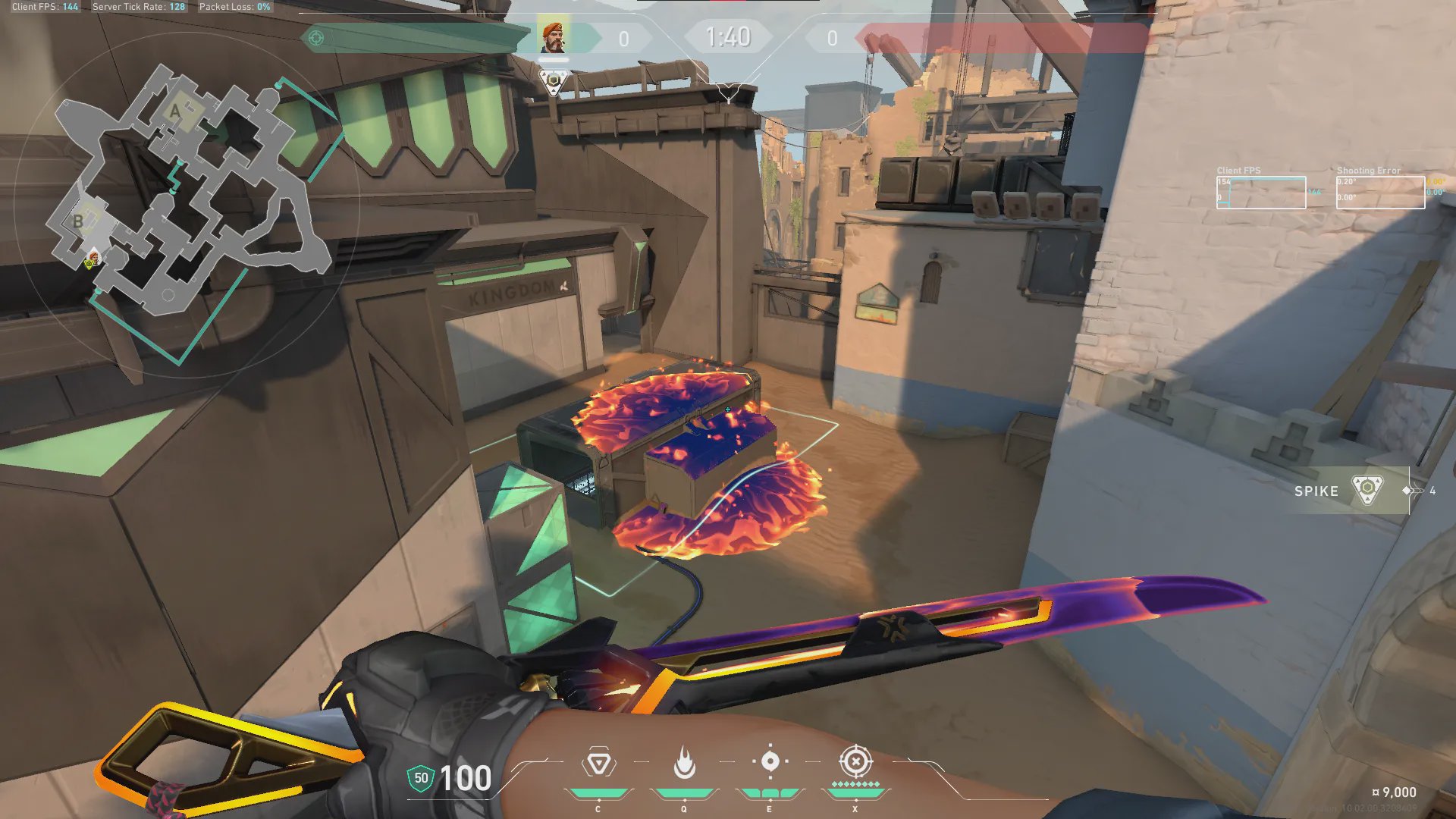Screen dimensions: 1456x819
Task: Select the Brimstone agent portrait
Action: coord(553,37)
